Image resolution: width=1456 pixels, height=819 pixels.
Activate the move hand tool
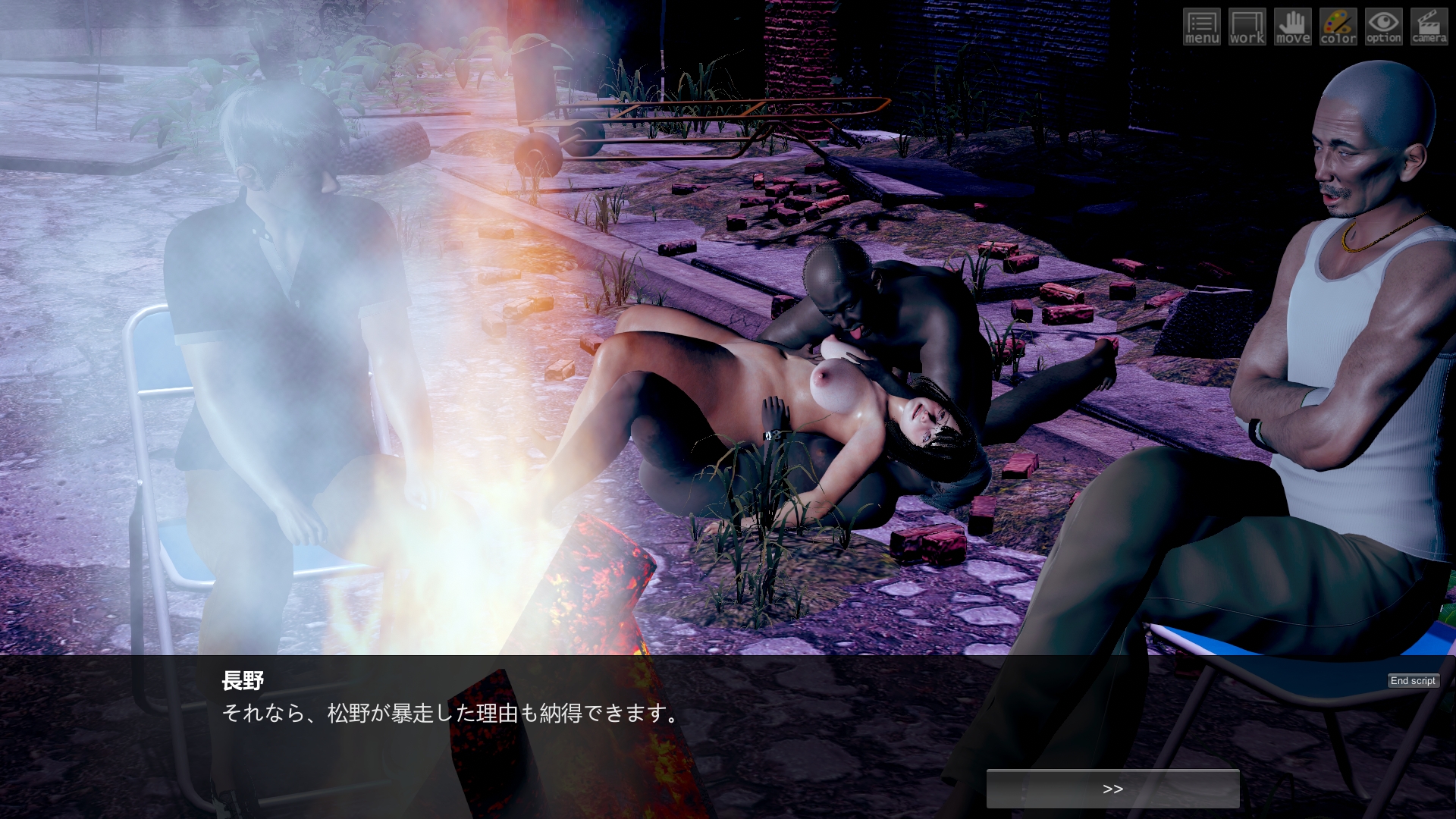click(x=1293, y=27)
